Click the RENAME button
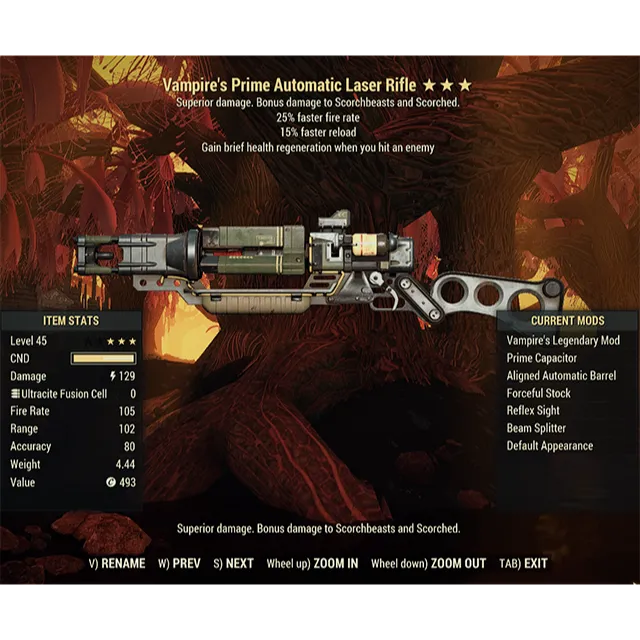Image resolution: width=640 pixels, height=640 pixels. point(117,563)
